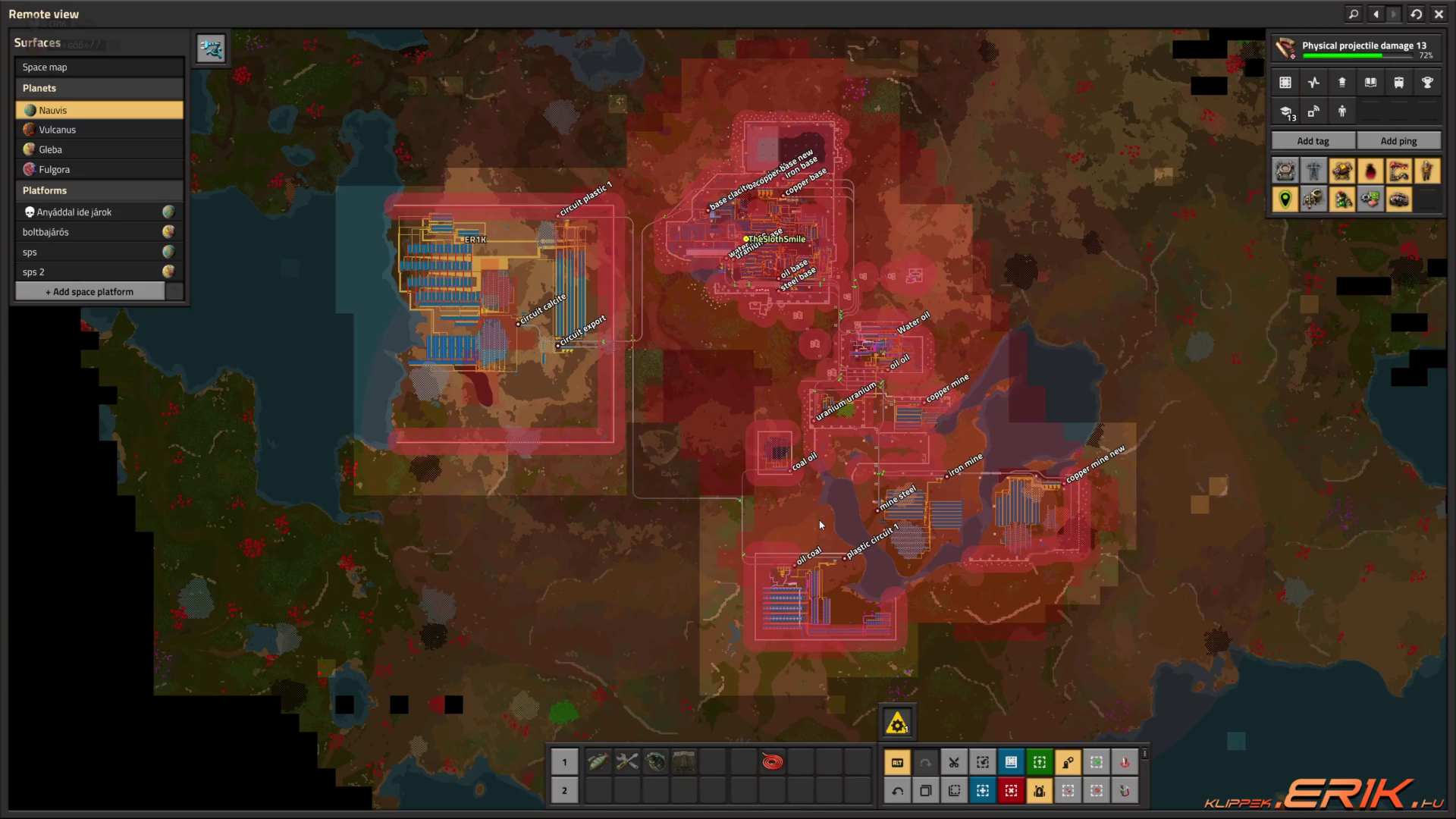This screenshot has height=819, width=1456.
Task: Click Add space platform button
Action: (x=89, y=292)
